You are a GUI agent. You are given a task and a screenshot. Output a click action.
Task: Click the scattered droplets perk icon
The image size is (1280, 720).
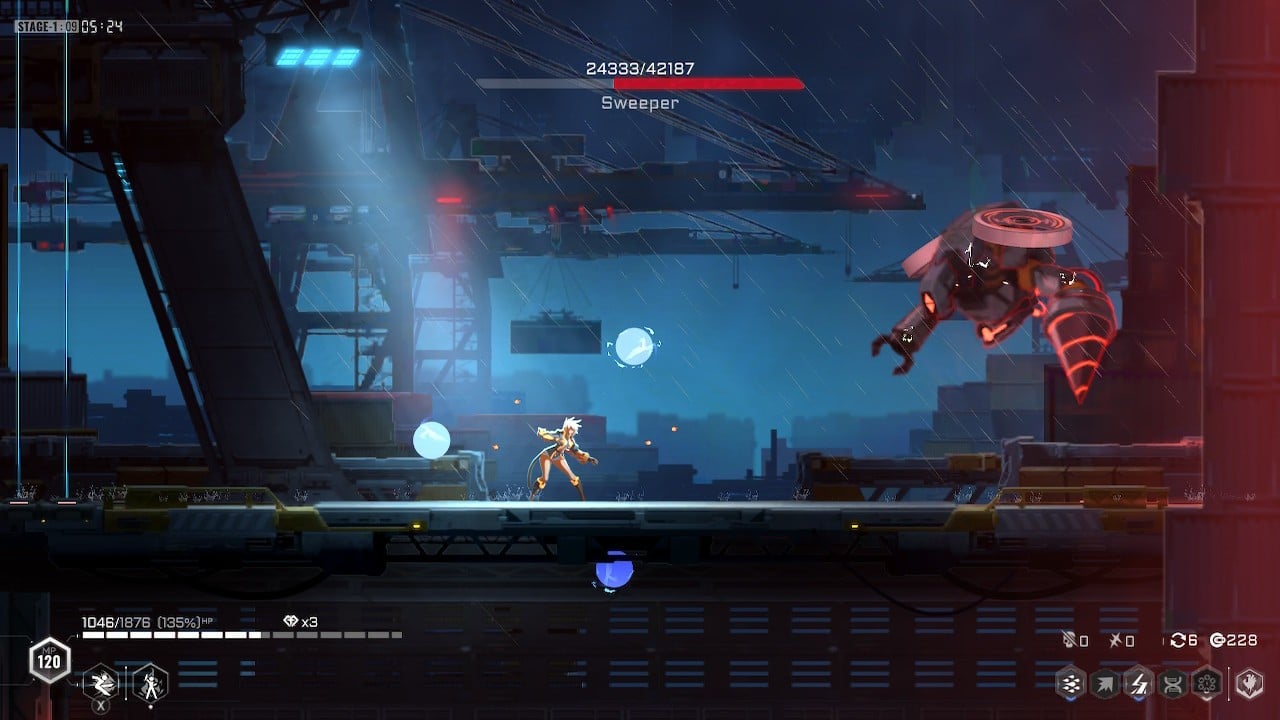click(x=1072, y=684)
